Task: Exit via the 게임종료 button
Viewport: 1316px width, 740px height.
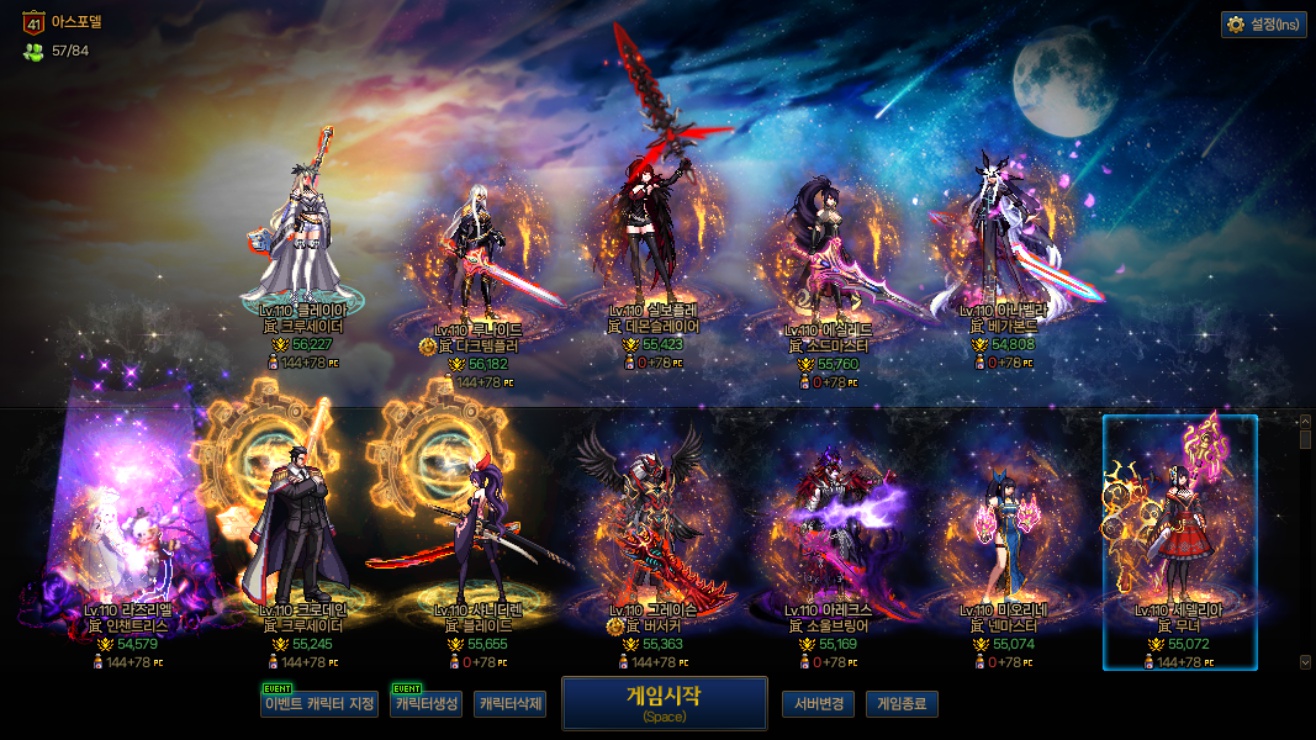Action: pos(901,704)
